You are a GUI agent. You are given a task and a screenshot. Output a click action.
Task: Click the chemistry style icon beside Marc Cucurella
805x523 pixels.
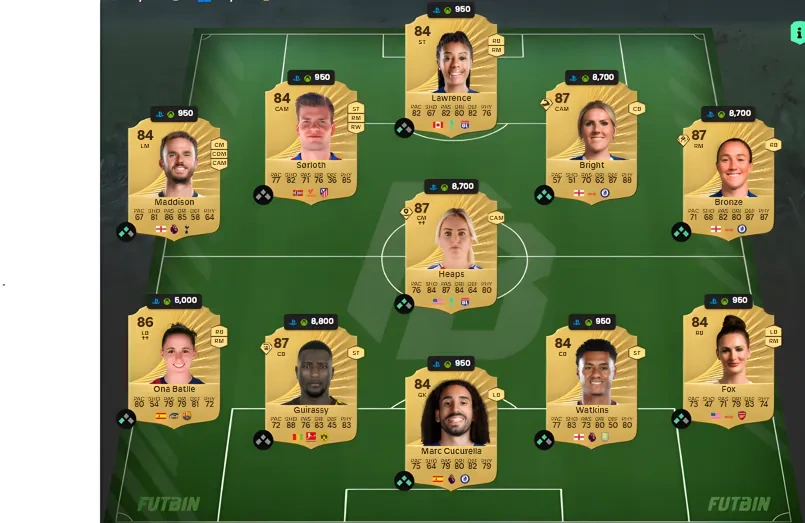click(404, 481)
